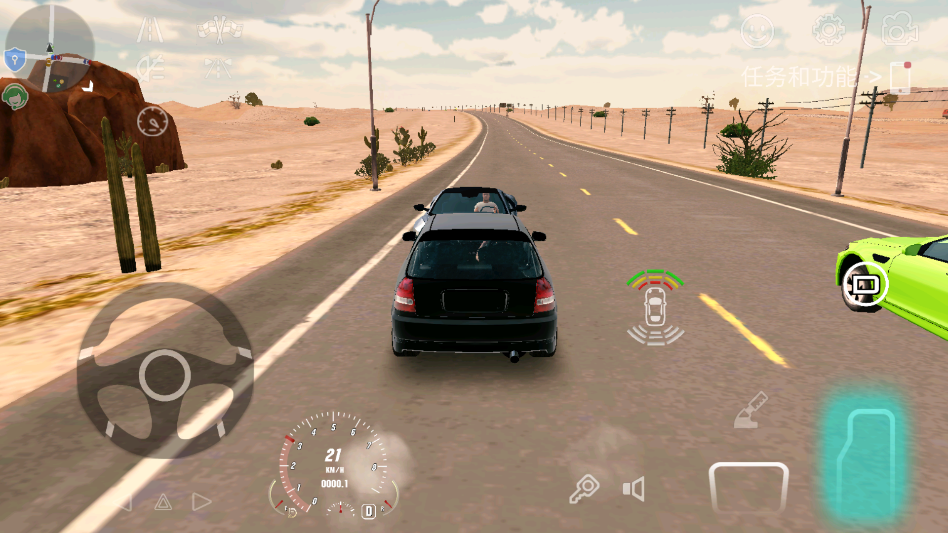Tap the steering wheel control
The height and width of the screenshot is (533, 948).
164,374
